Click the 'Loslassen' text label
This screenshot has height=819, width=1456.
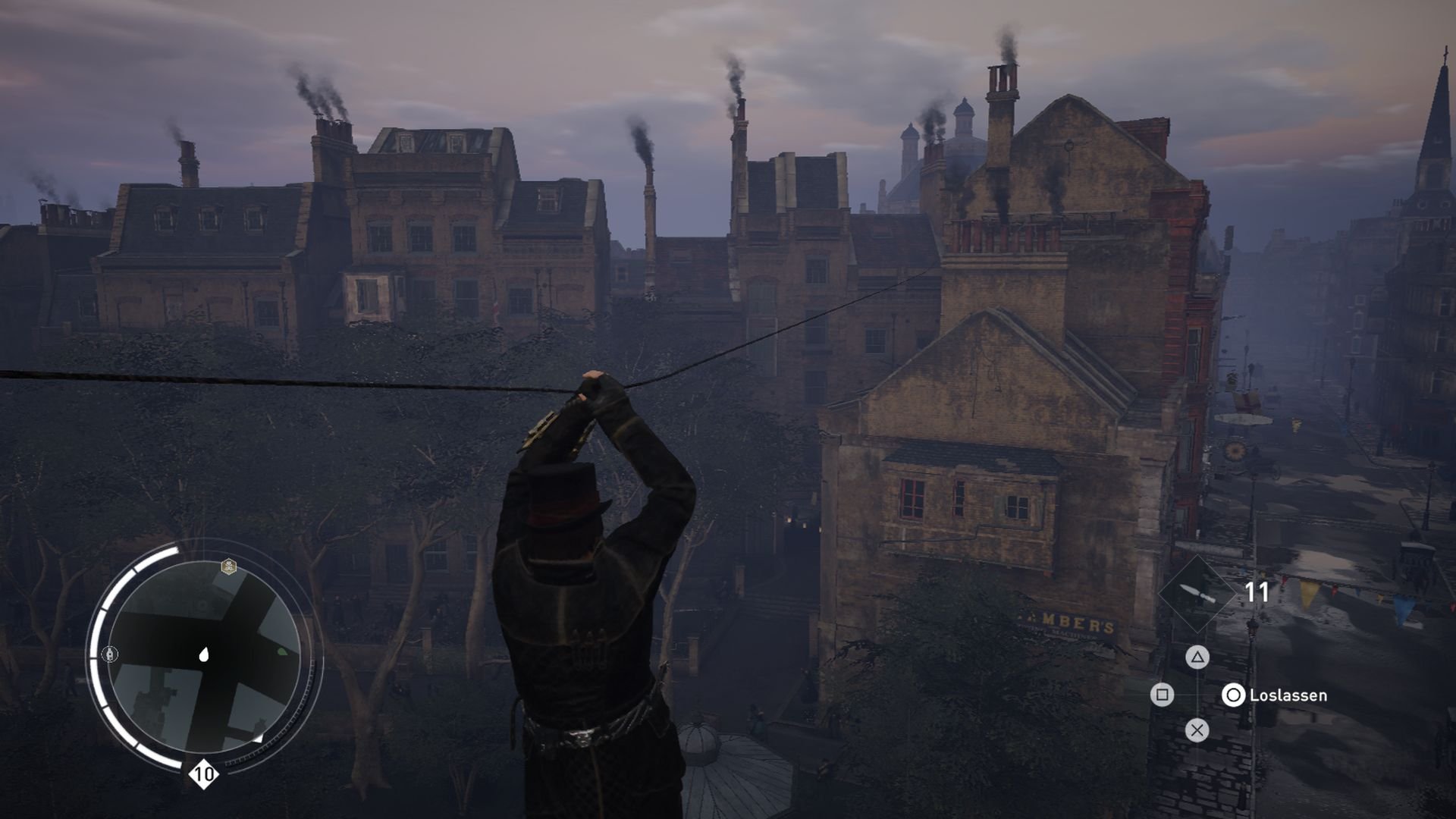click(1287, 695)
